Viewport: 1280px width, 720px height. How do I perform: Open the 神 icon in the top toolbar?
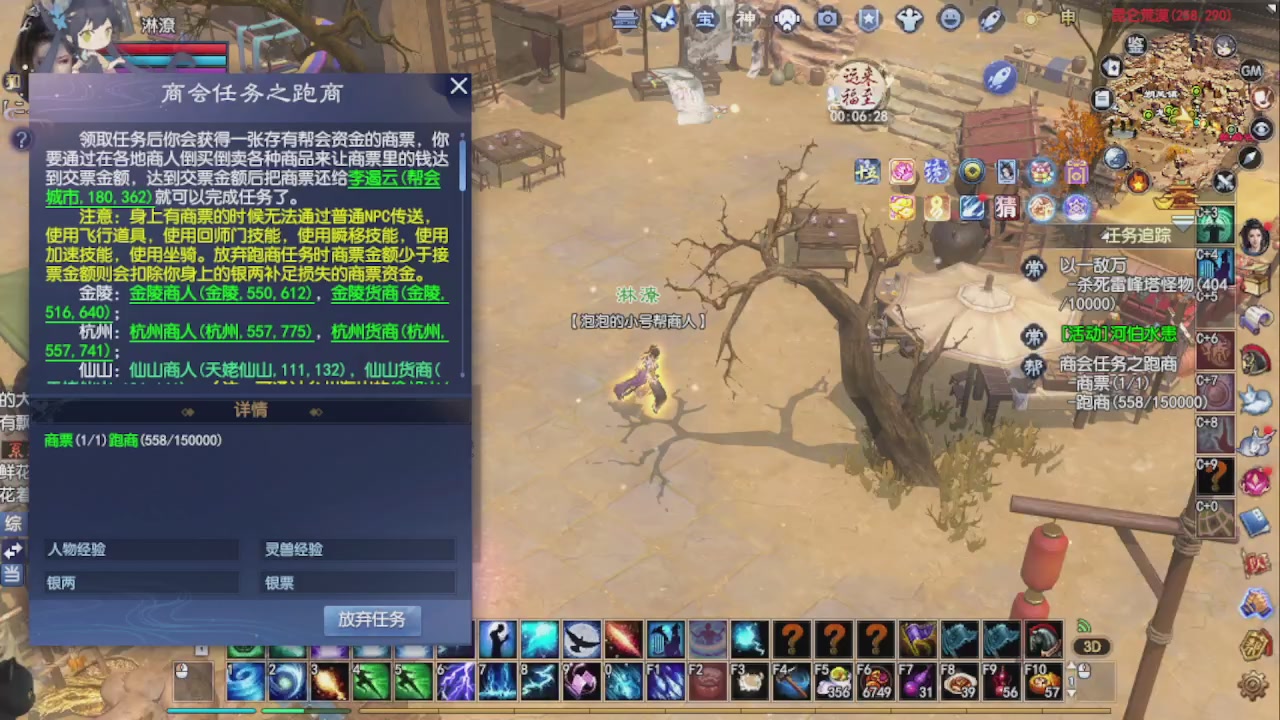745,19
